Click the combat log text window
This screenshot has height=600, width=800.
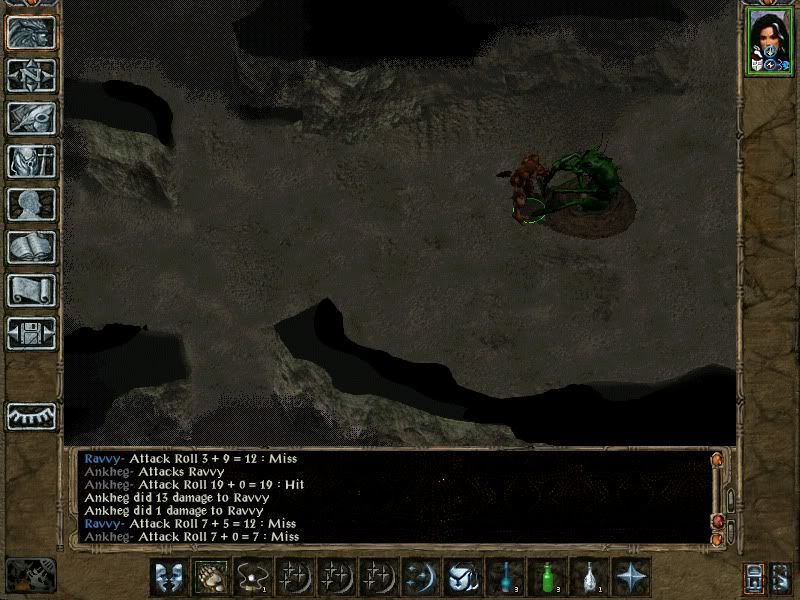coord(390,497)
